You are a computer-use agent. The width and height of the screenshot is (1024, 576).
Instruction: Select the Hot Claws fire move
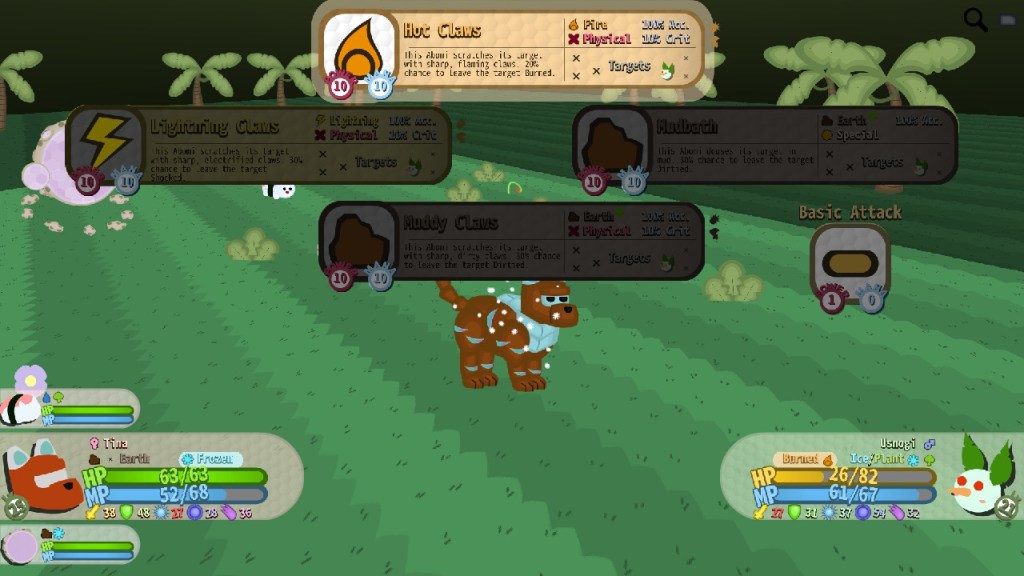[512, 49]
